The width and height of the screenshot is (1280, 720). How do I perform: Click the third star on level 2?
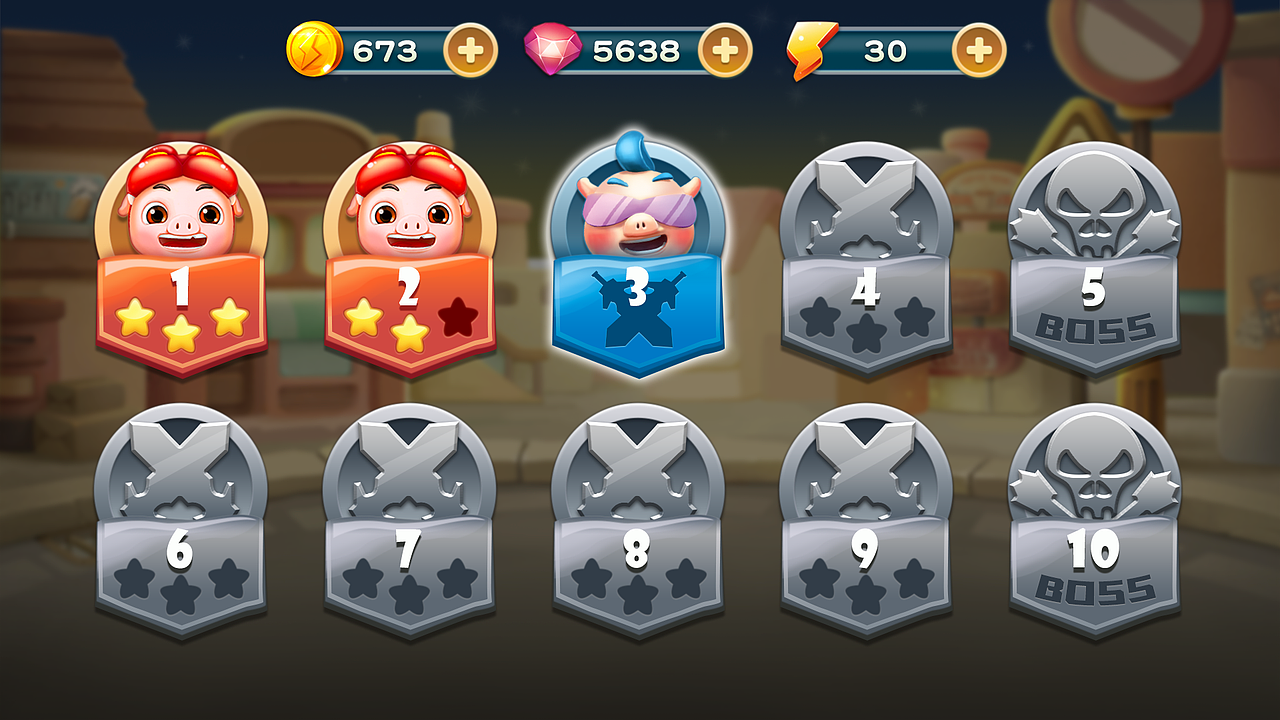[x=460, y=323]
